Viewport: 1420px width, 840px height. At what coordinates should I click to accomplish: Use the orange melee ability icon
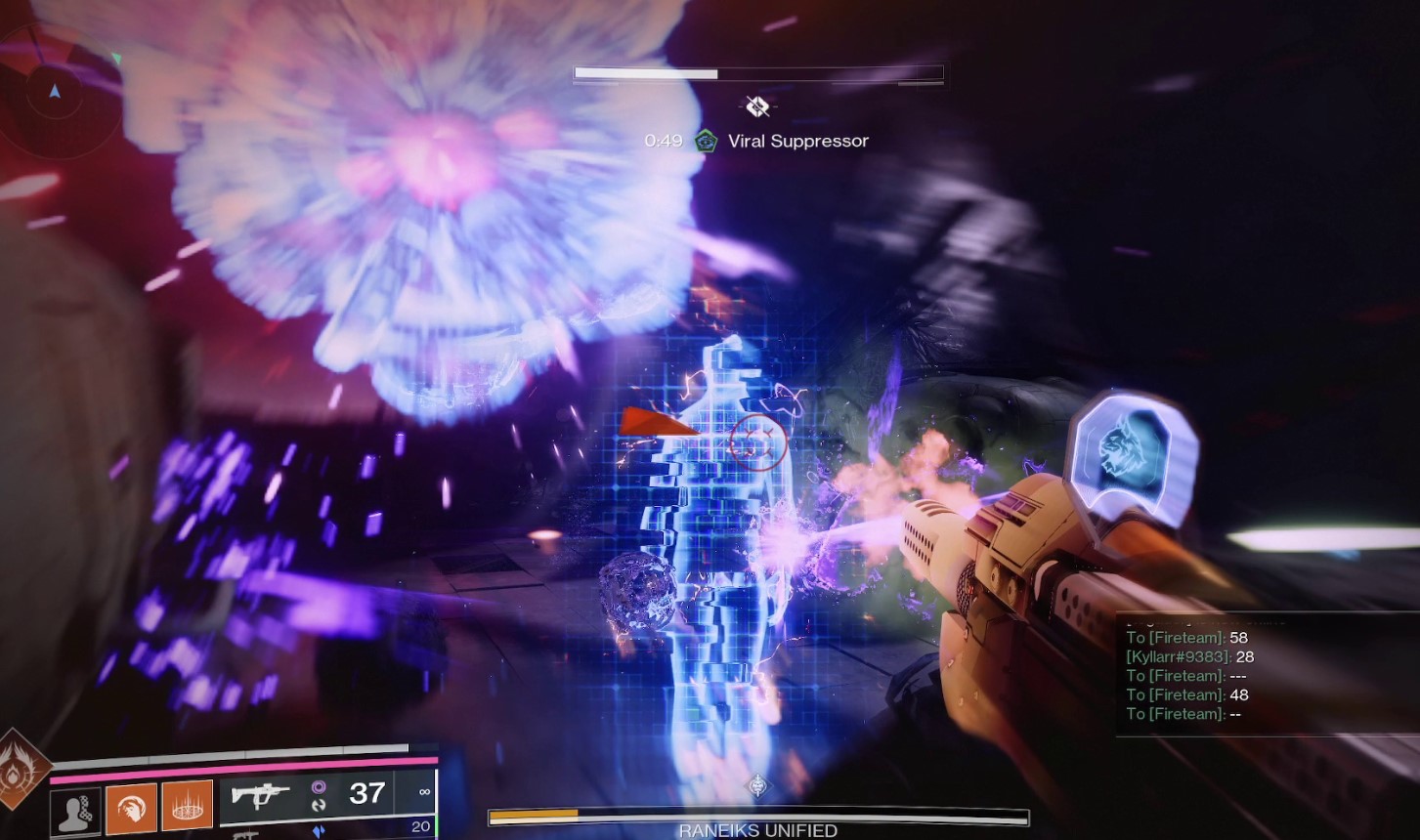click(x=131, y=808)
